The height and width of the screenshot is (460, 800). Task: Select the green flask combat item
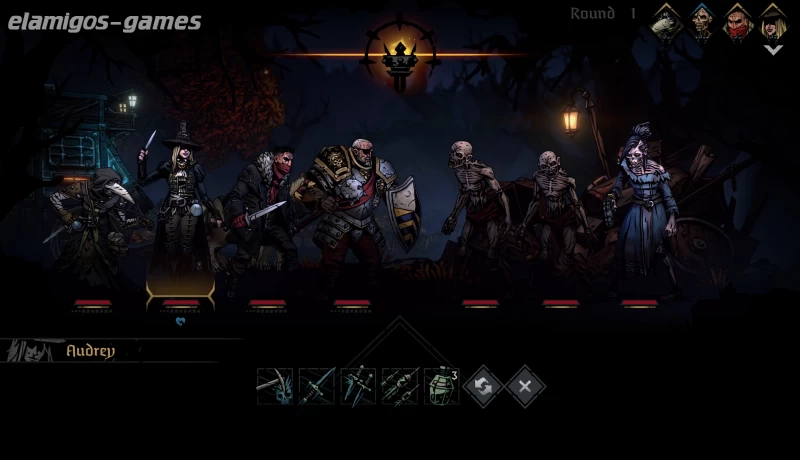[x=441, y=386]
